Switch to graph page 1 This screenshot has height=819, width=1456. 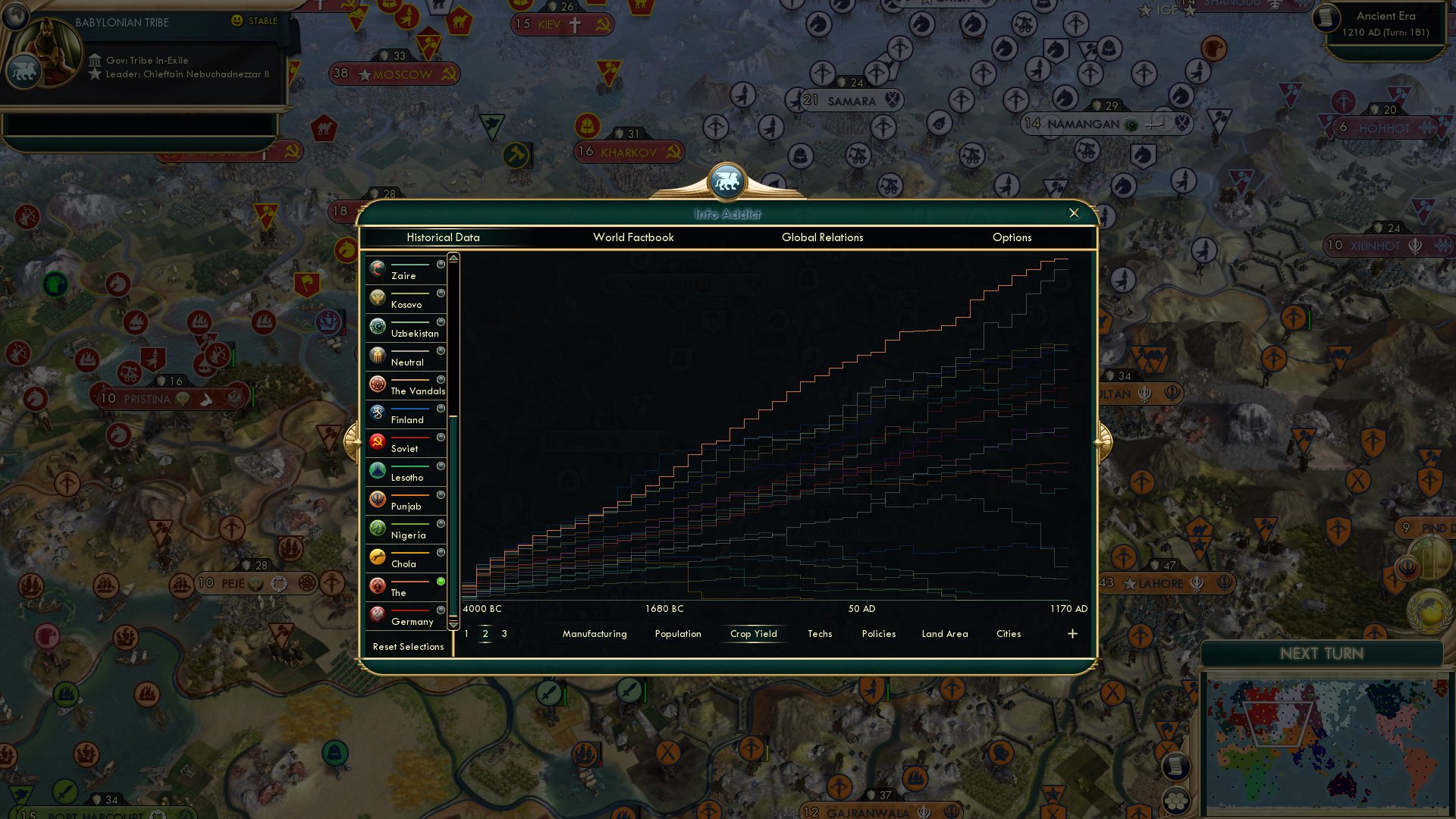[x=466, y=634]
